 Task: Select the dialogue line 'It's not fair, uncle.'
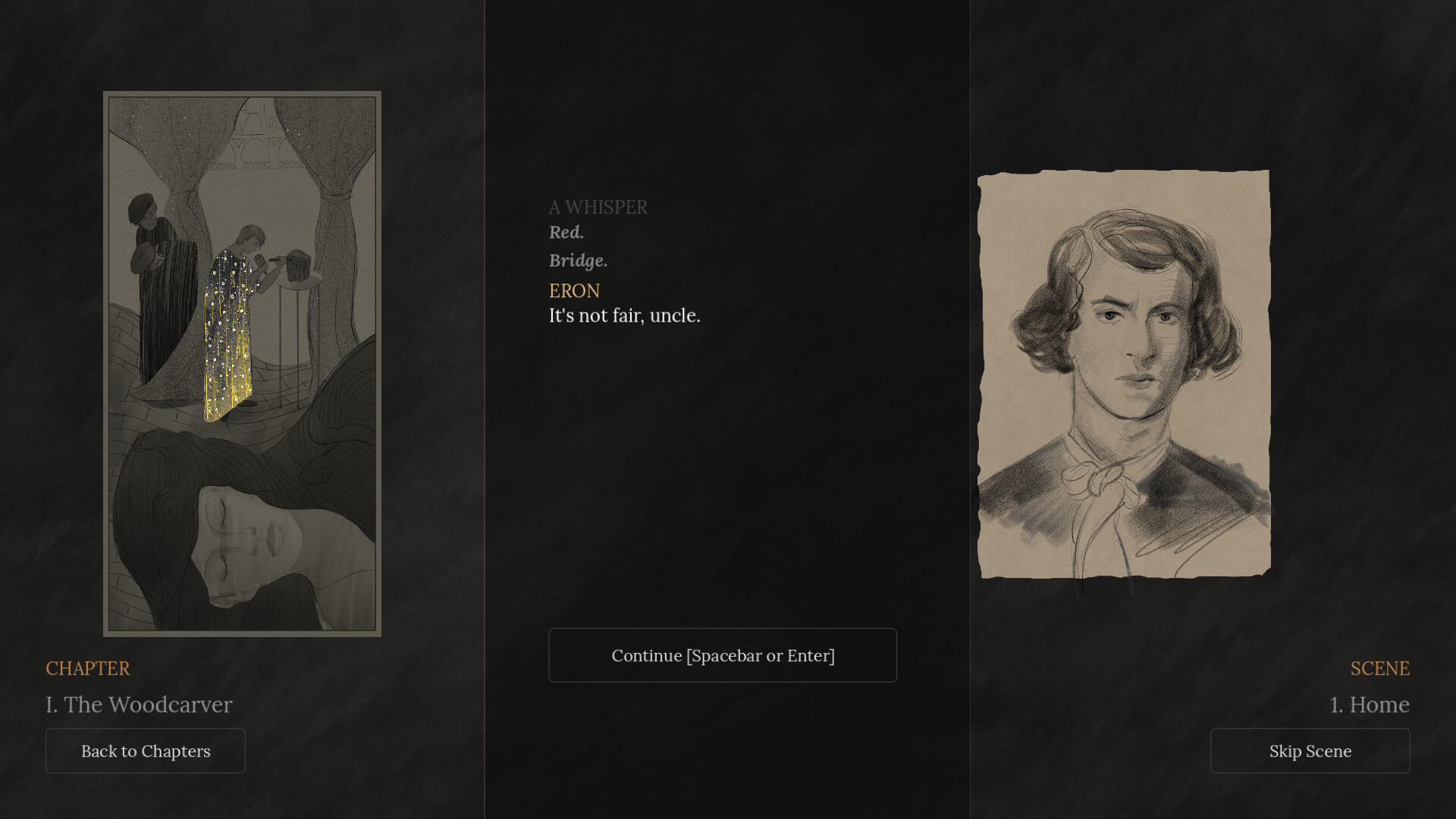point(624,315)
